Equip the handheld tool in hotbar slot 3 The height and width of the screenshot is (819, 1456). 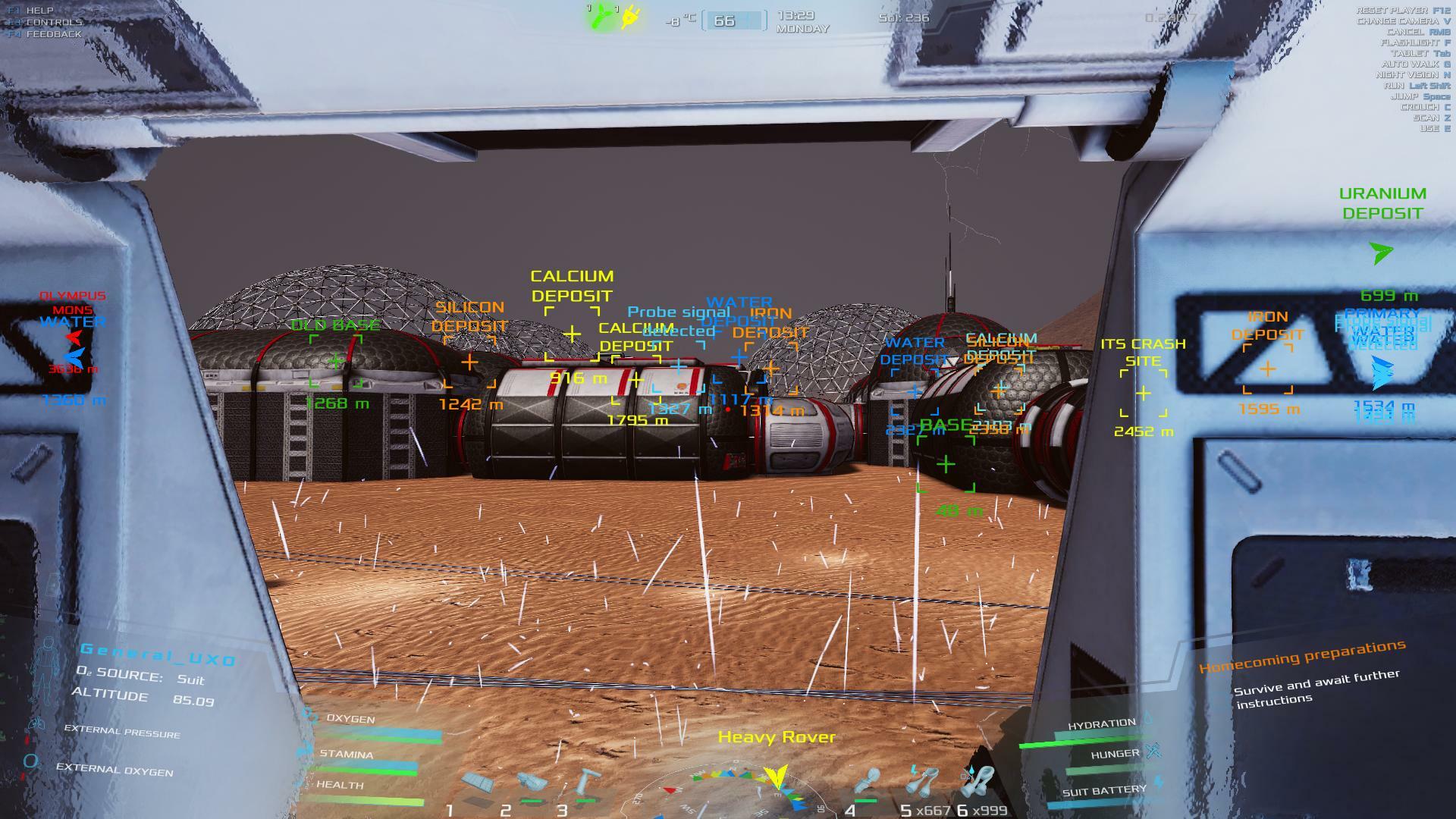pyautogui.click(x=586, y=783)
